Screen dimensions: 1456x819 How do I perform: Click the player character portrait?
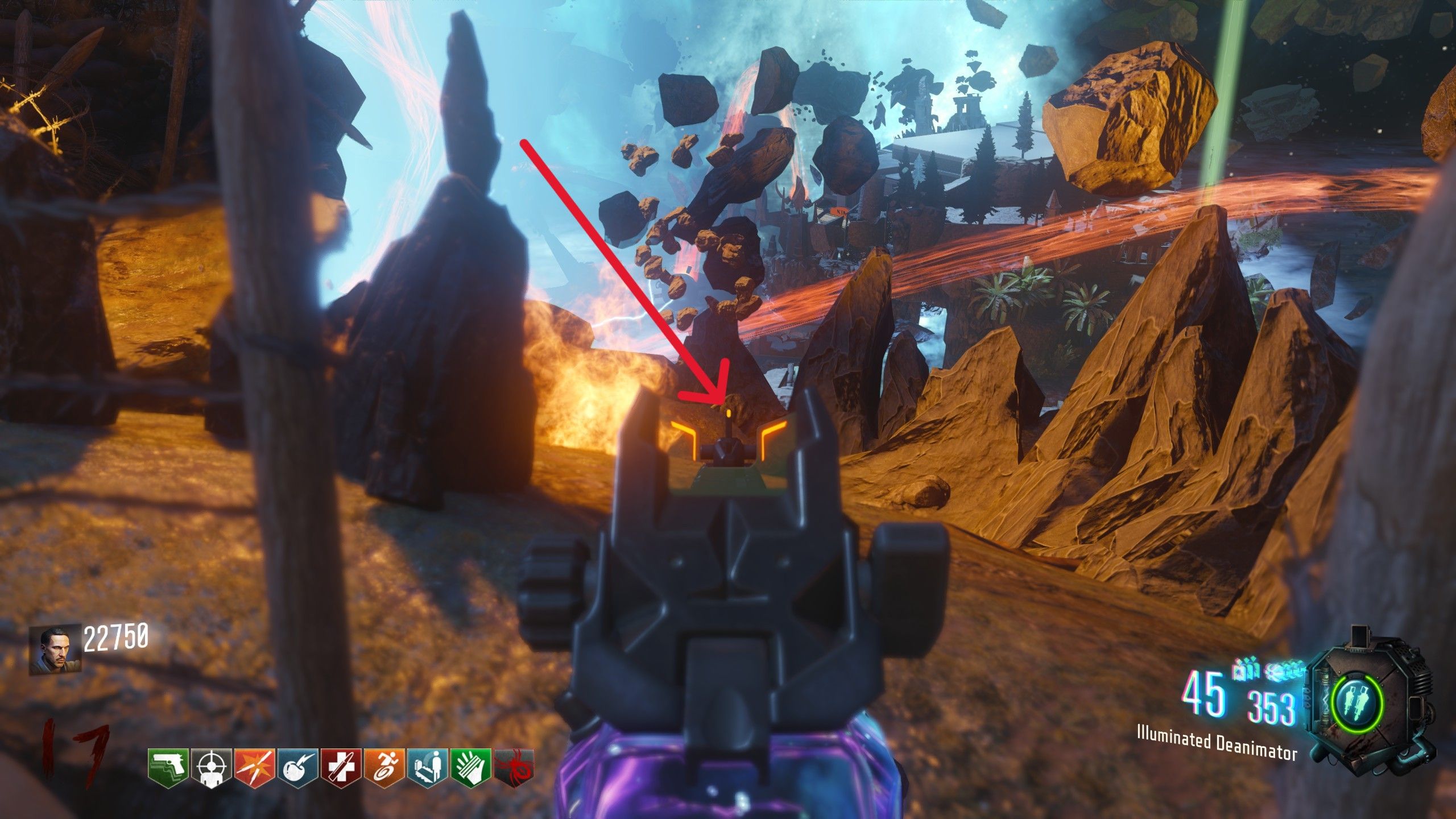coord(55,651)
